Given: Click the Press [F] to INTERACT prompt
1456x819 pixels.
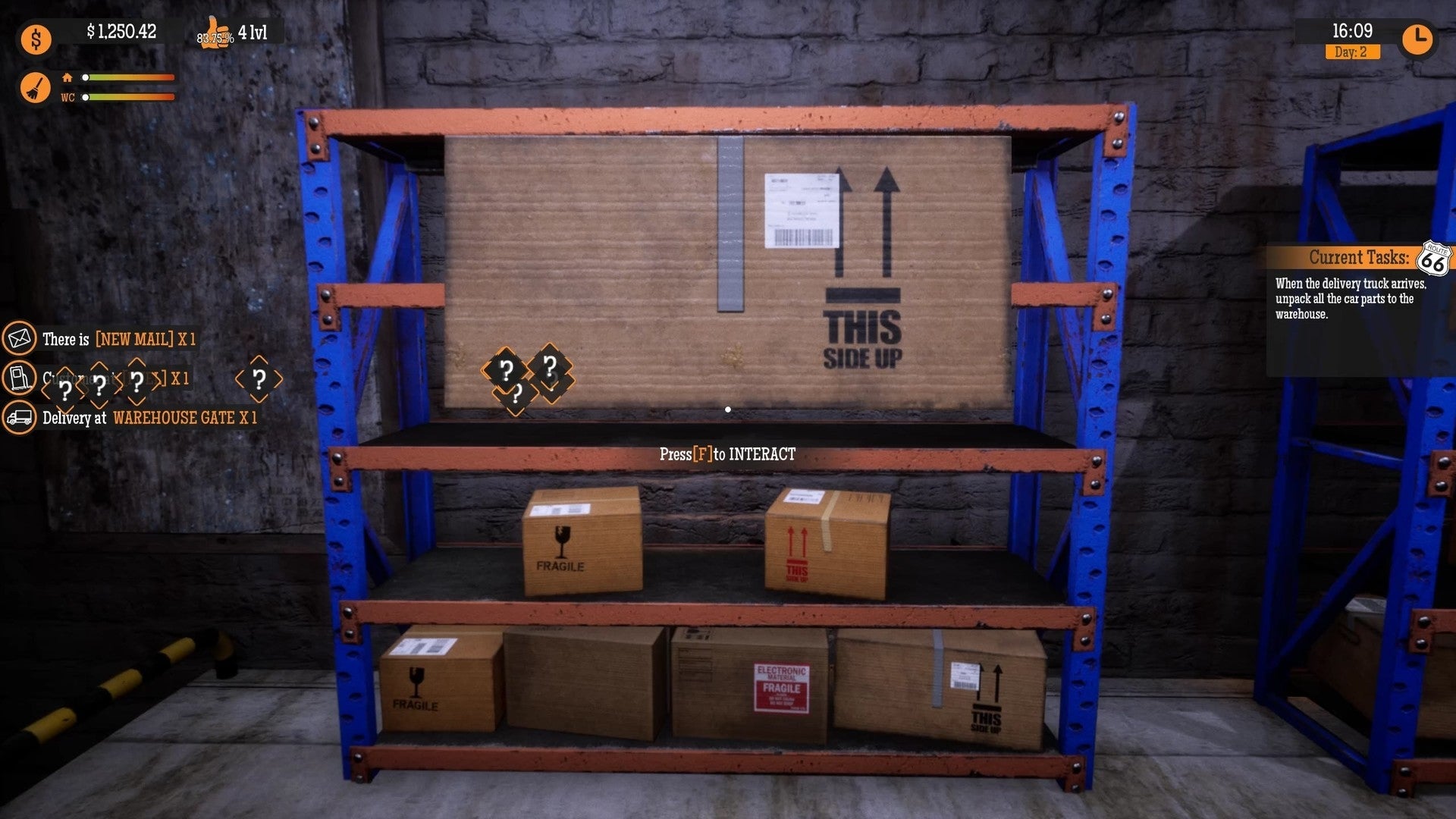Looking at the screenshot, I should point(726,456).
